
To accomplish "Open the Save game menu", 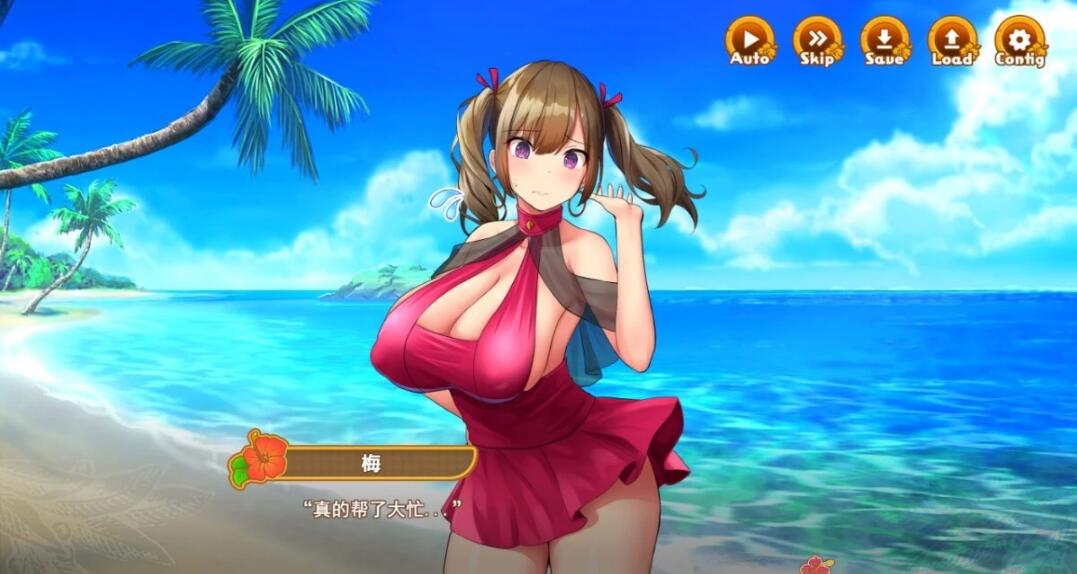I will click(884, 40).
